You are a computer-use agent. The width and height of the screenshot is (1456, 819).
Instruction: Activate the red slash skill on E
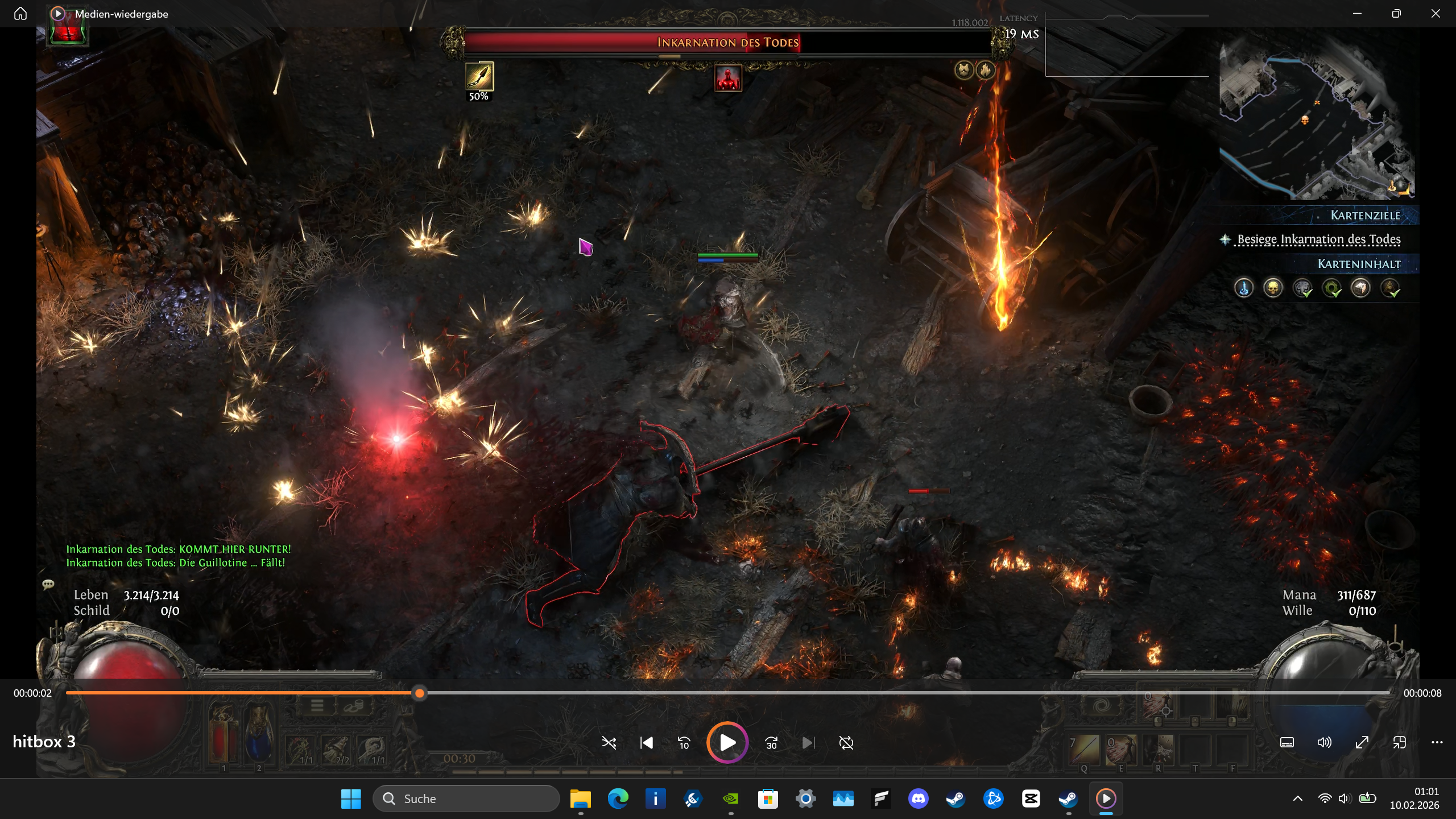point(1120,750)
